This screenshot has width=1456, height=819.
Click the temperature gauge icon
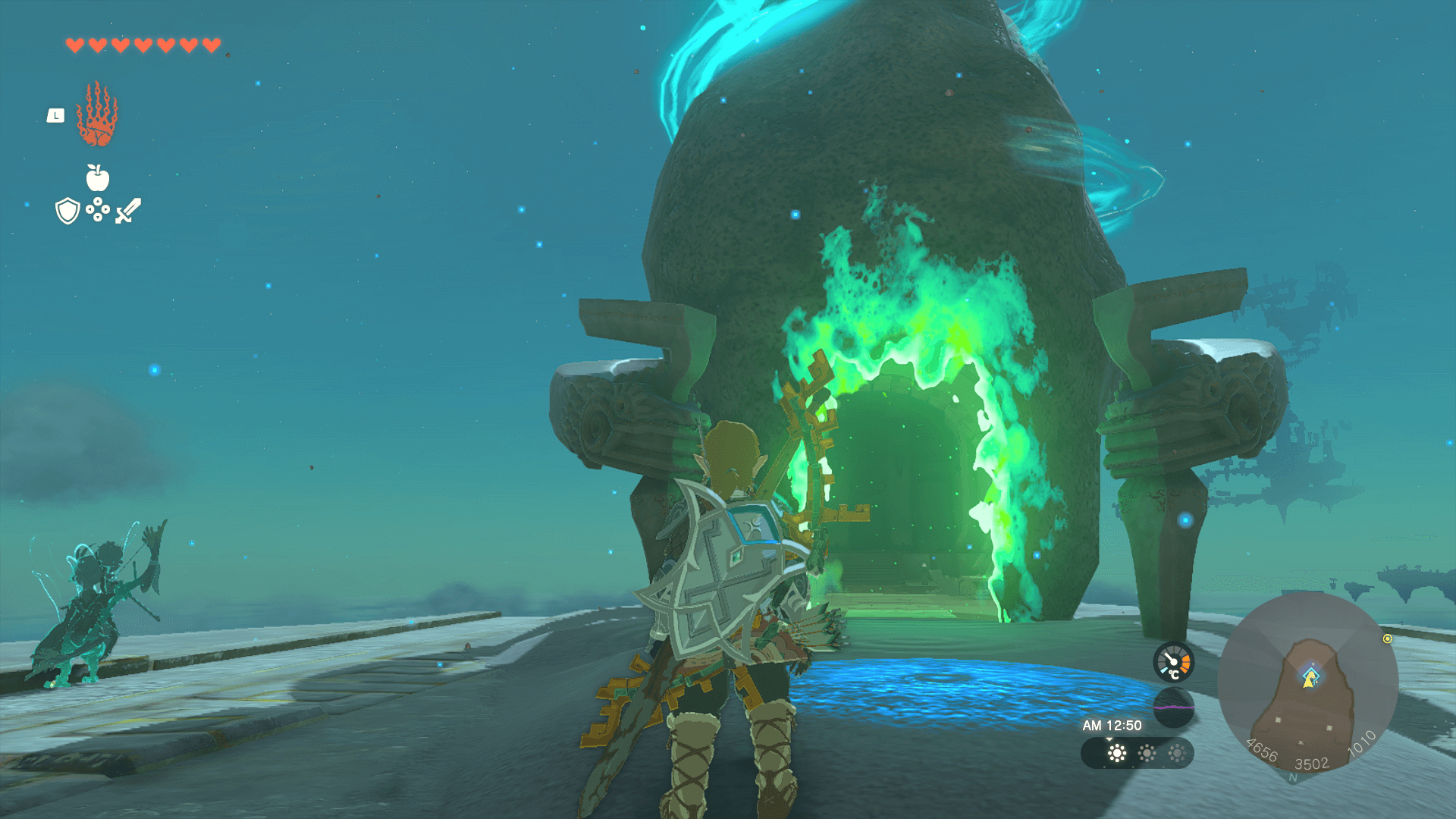1173,662
